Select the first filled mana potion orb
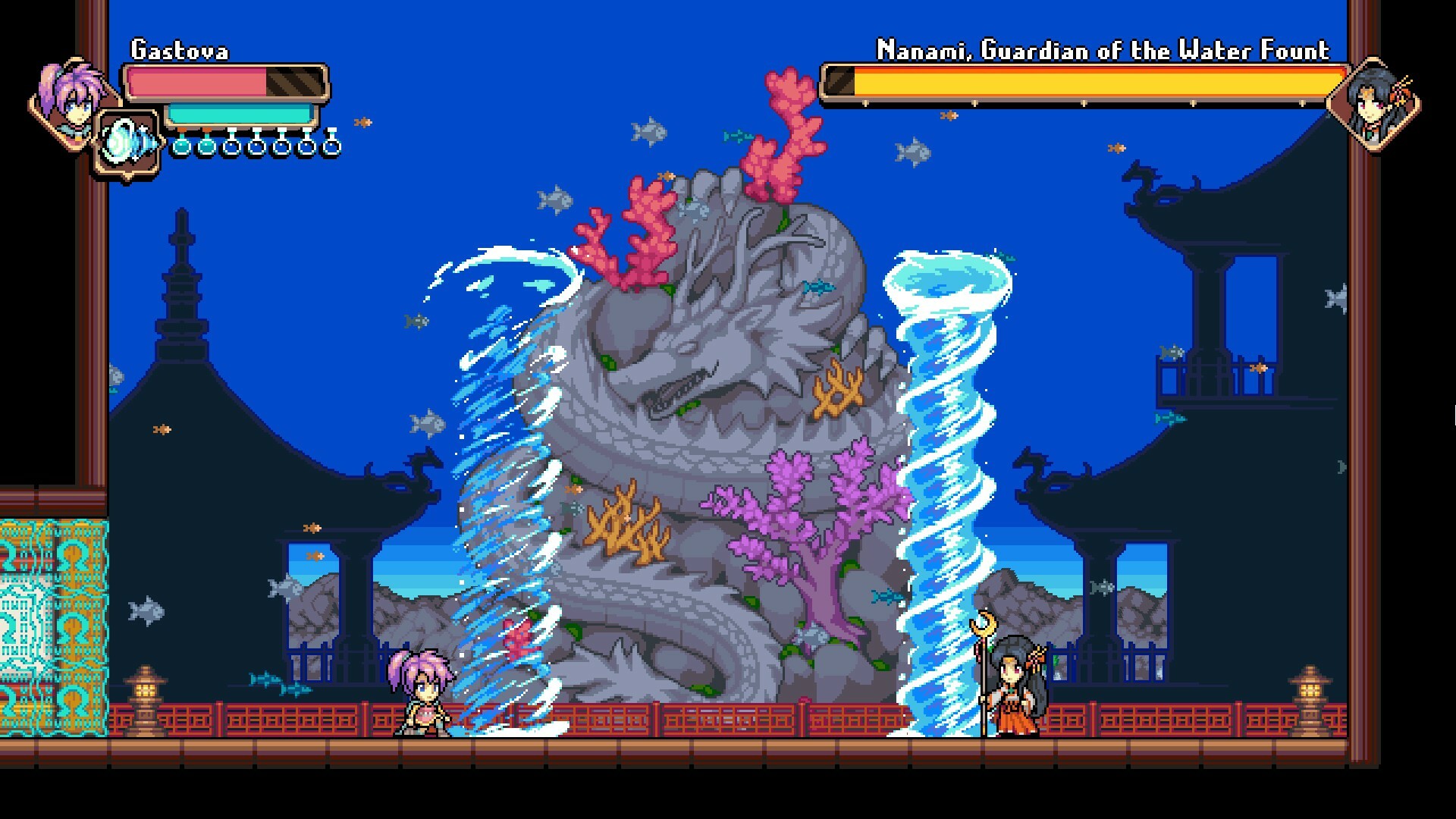 (180, 146)
